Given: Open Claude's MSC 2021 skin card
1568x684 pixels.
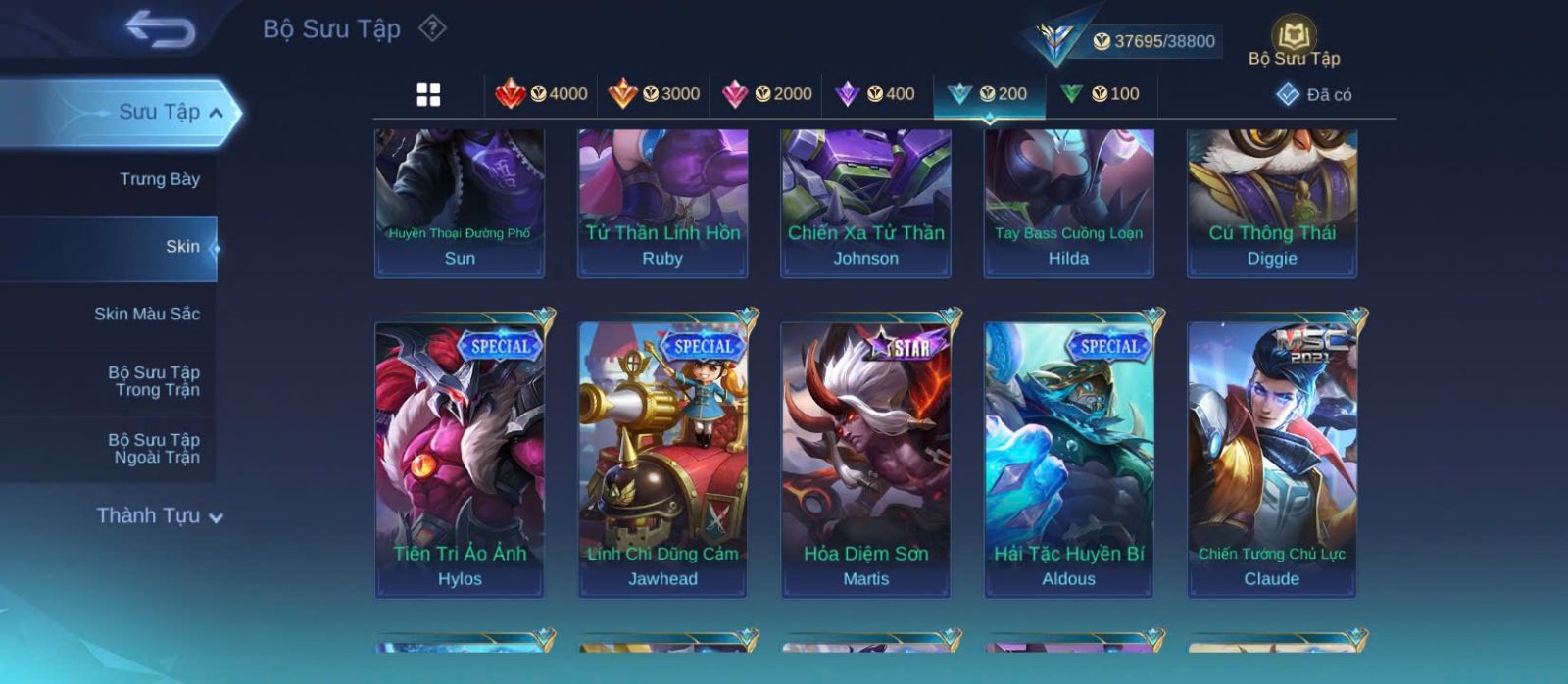Looking at the screenshot, I should pyautogui.click(x=1272, y=458).
